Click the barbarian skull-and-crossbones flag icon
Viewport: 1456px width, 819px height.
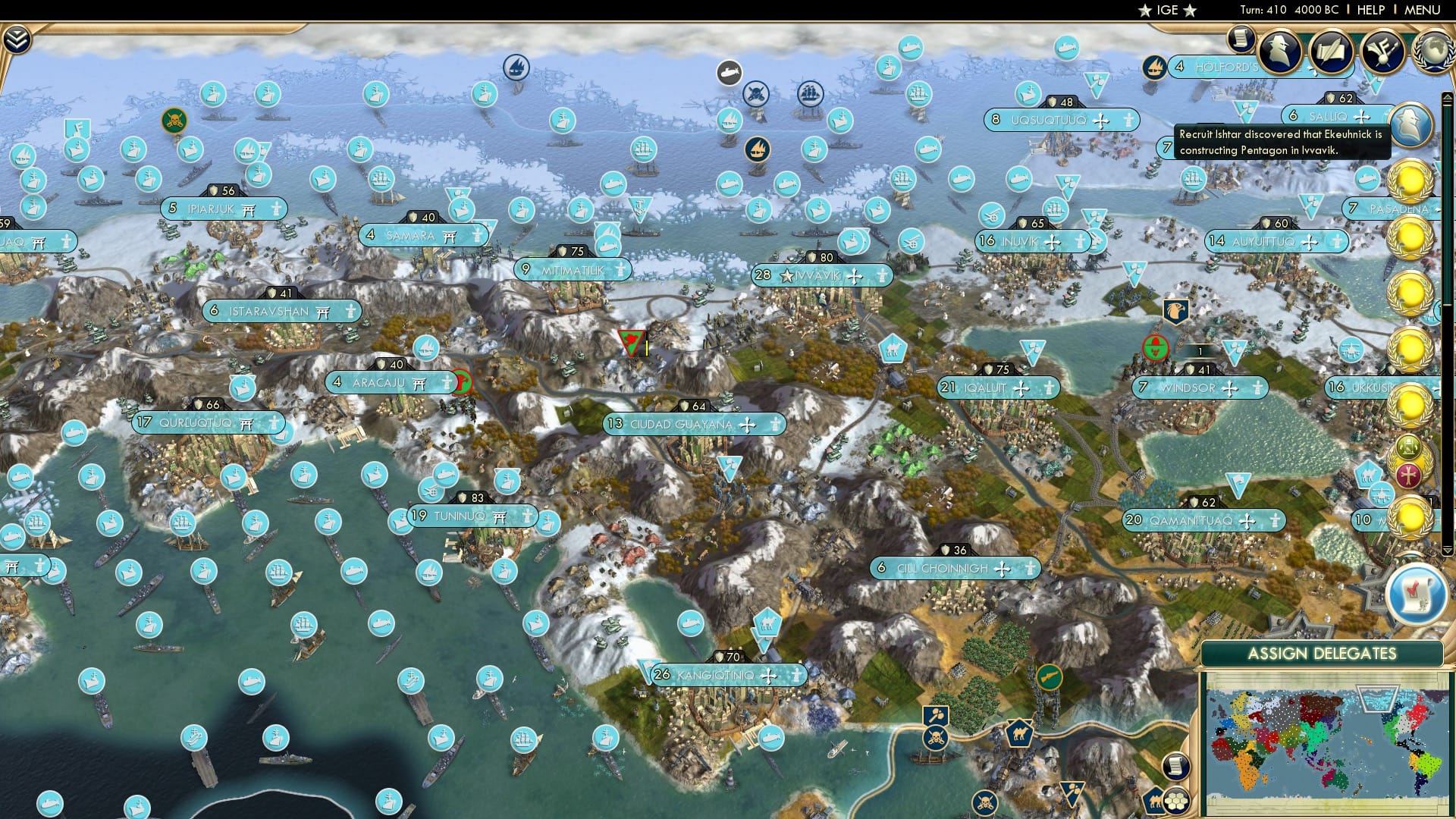click(x=175, y=120)
